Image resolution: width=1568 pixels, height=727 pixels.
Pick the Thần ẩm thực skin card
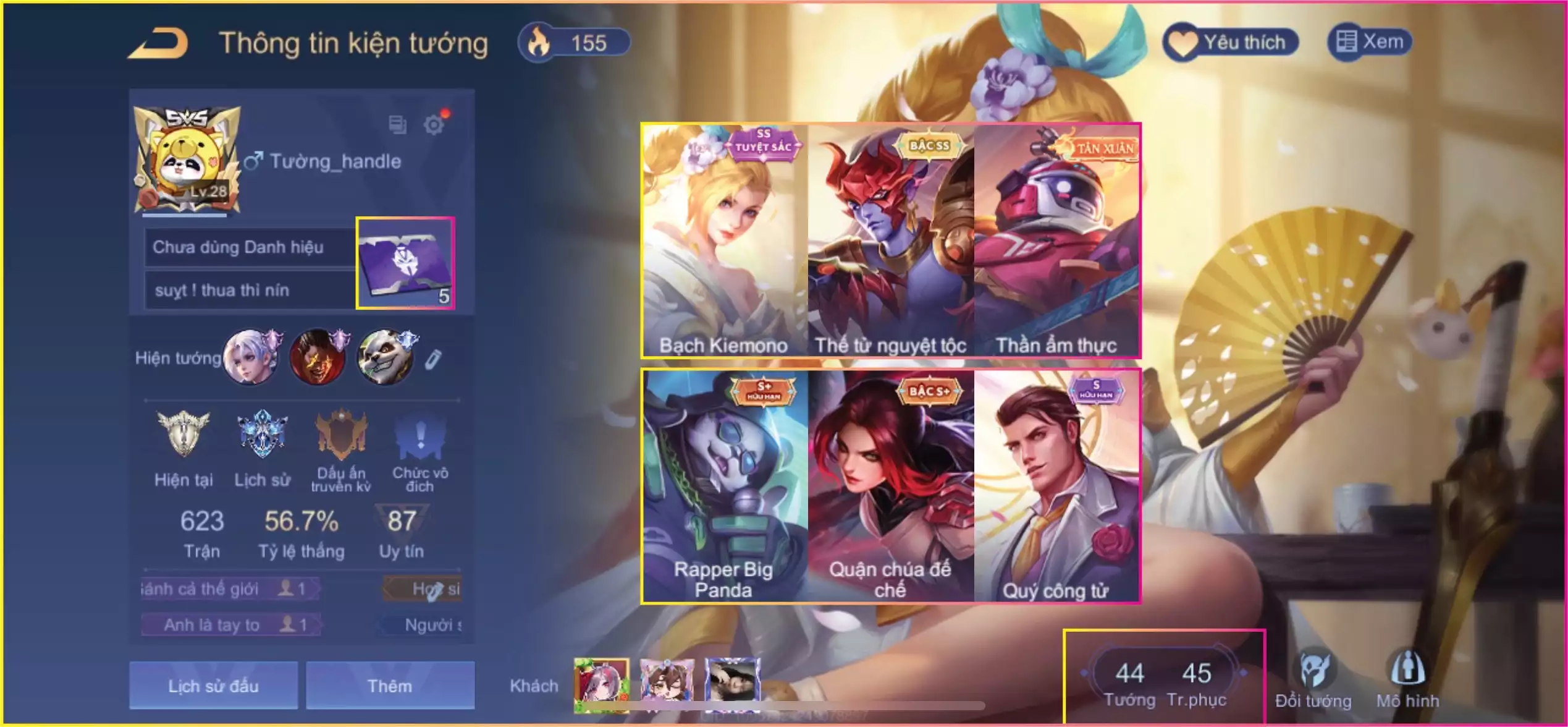point(1057,241)
